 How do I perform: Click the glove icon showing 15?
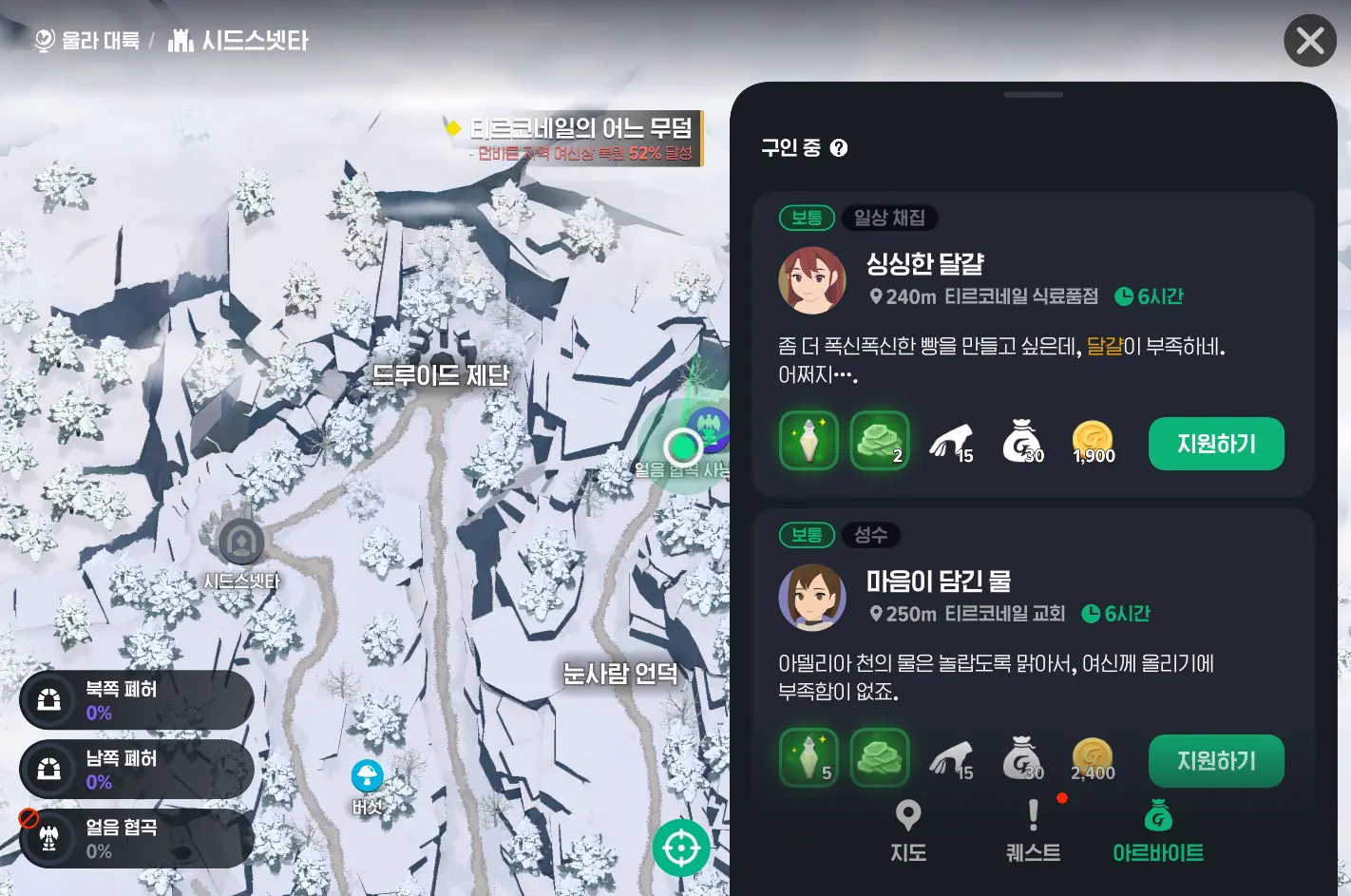click(952, 440)
